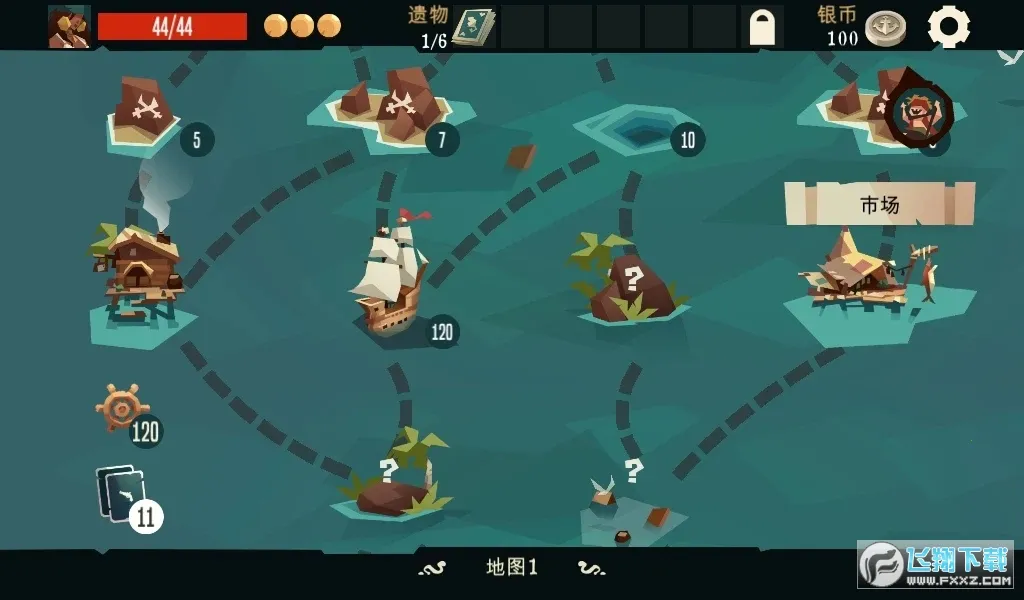Open the captain portrait
Image resolution: width=1024 pixels, height=600 pixels.
point(69,26)
